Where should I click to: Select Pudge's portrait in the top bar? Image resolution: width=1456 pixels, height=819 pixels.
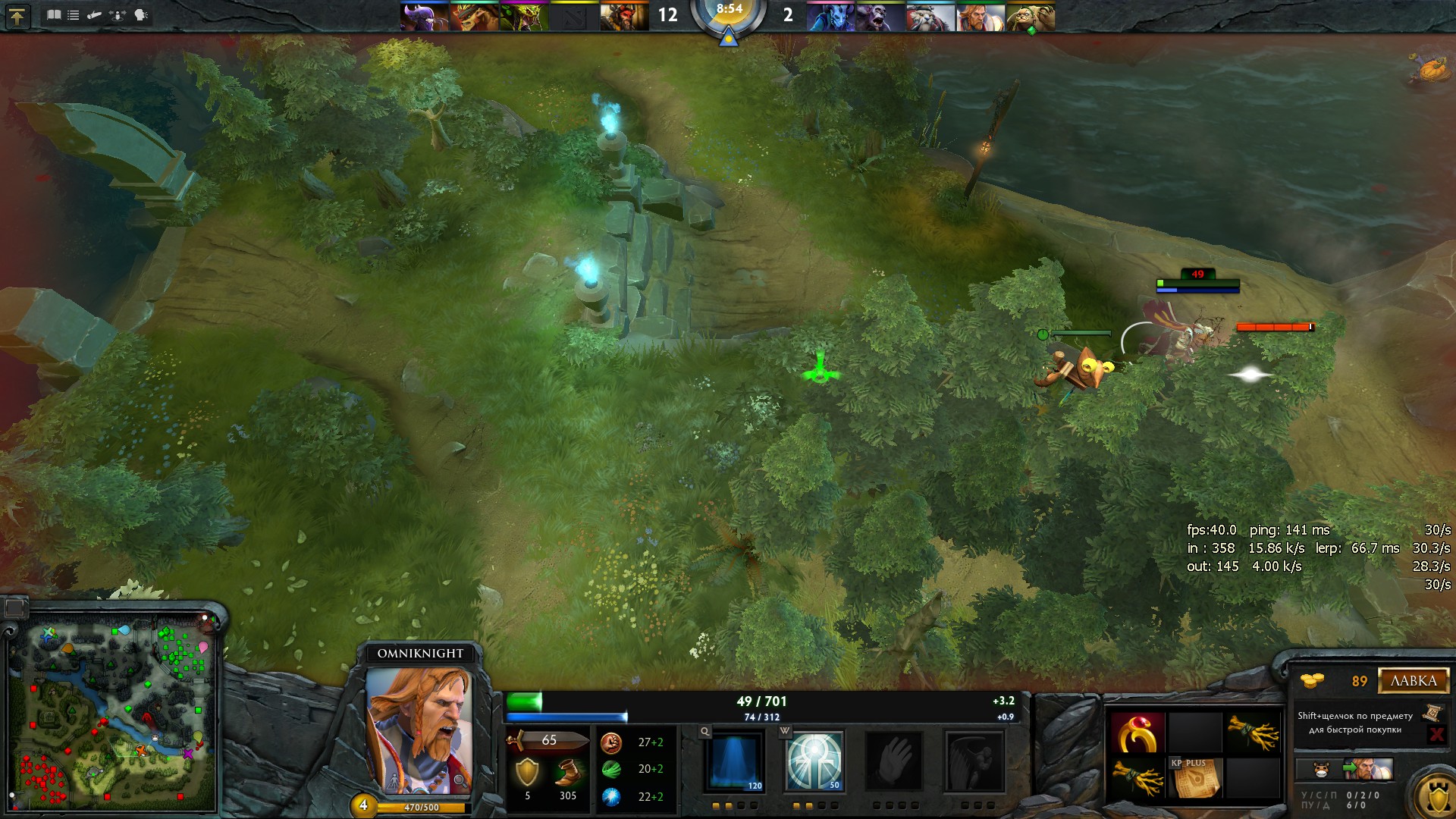[x=1030, y=17]
